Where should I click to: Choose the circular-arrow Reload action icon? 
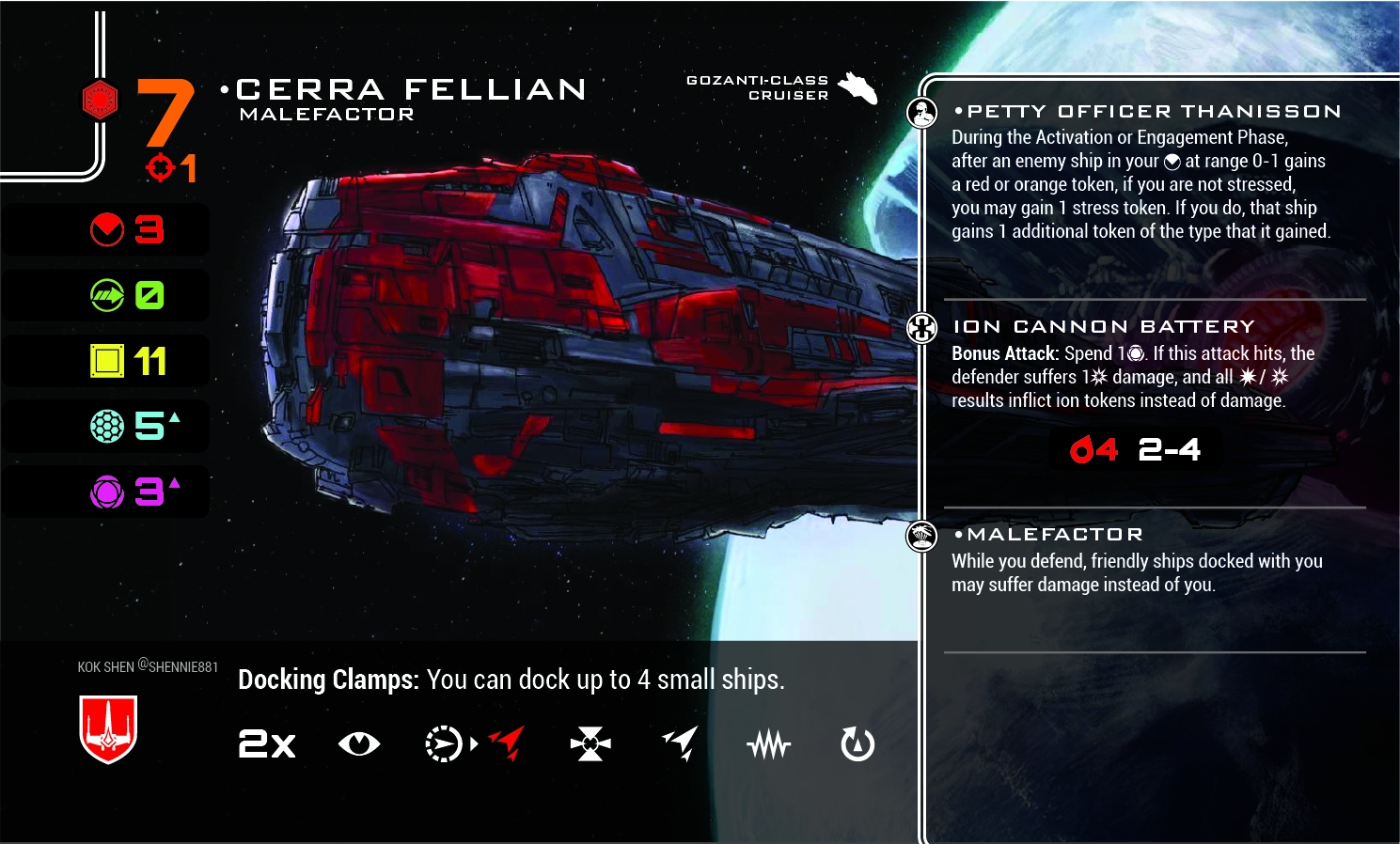click(x=857, y=744)
